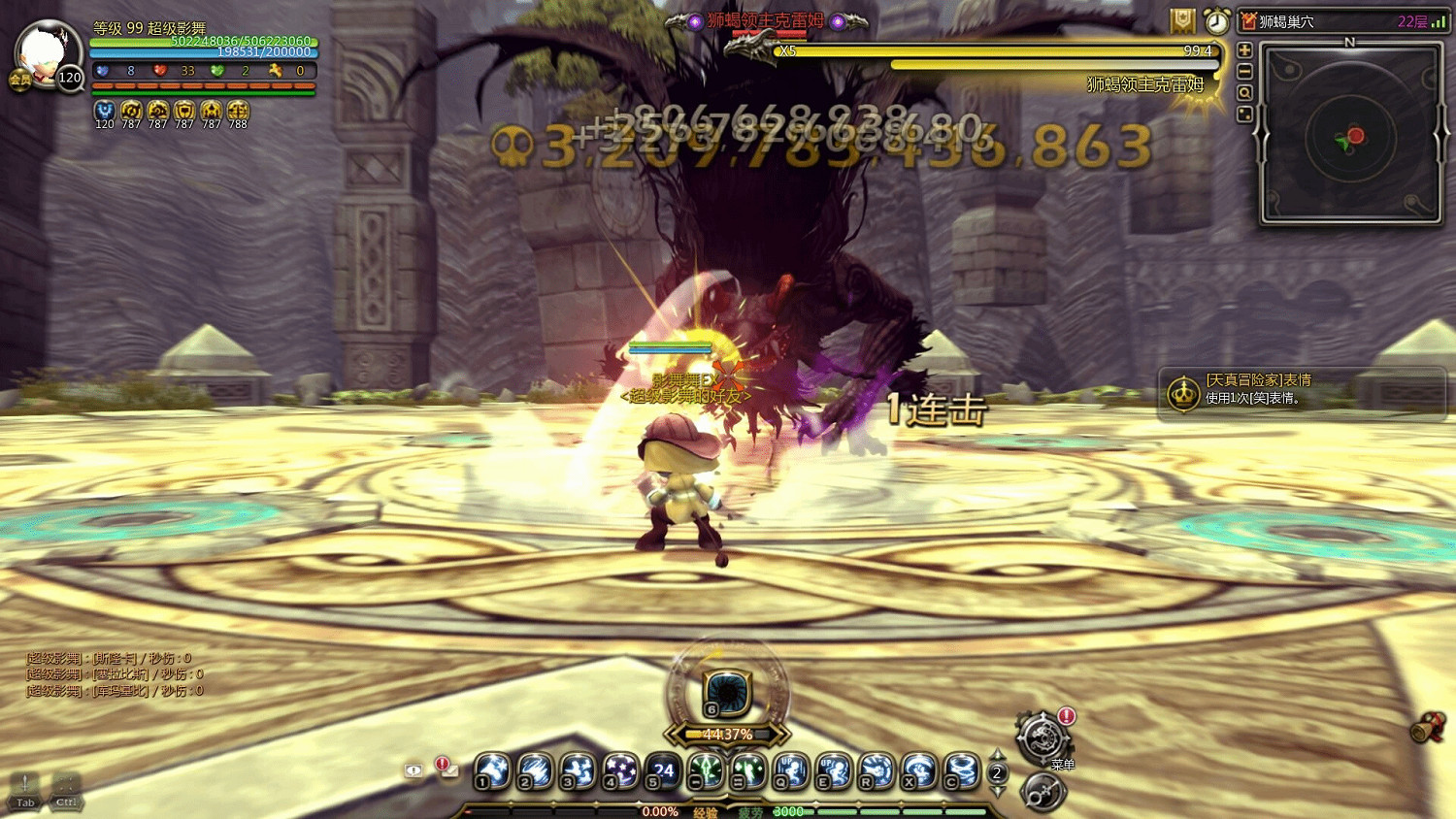Zoom out the minimap with the minus button
This screenshot has width=1456, height=819.
click(1244, 71)
